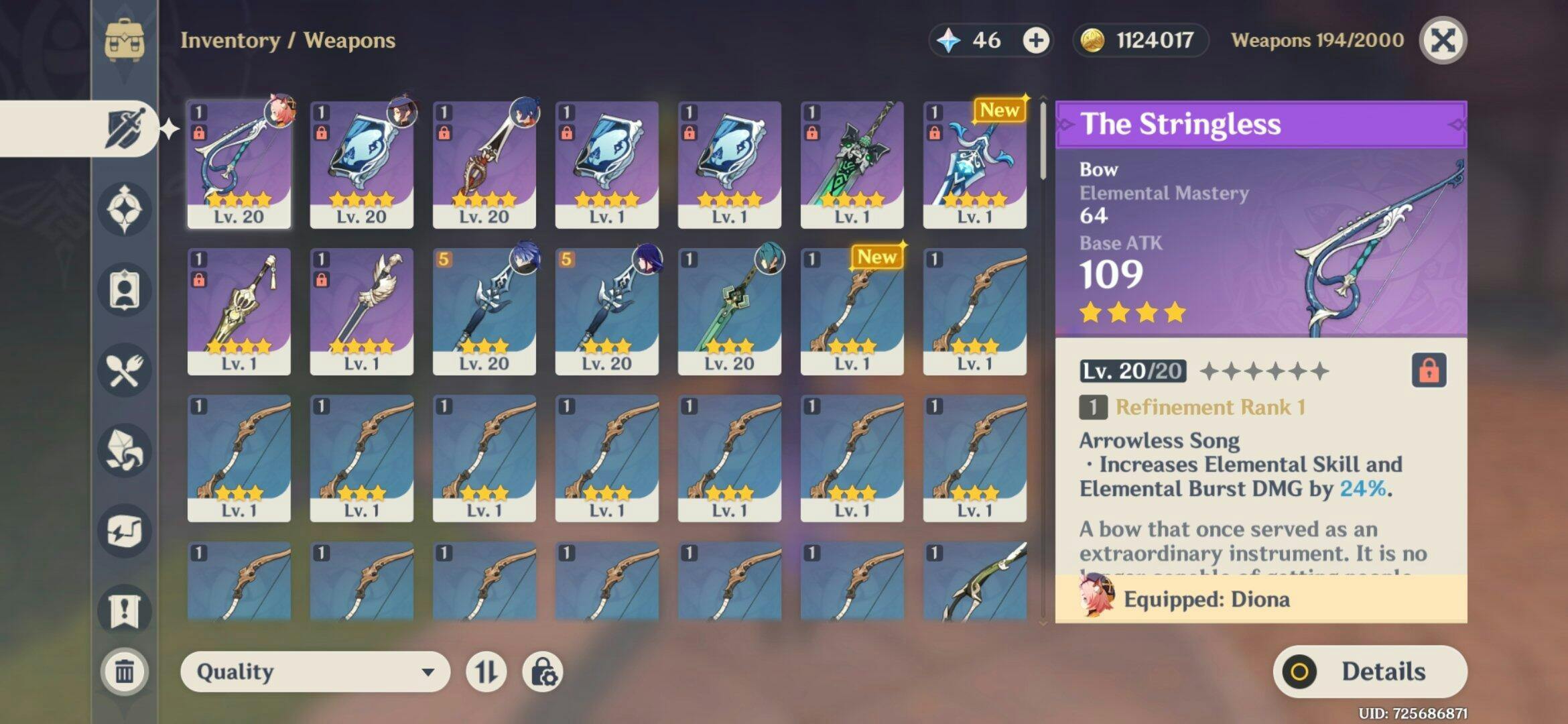1568x724 pixels.
Task: Open the Quest items tab
Action: click(125, 611)
